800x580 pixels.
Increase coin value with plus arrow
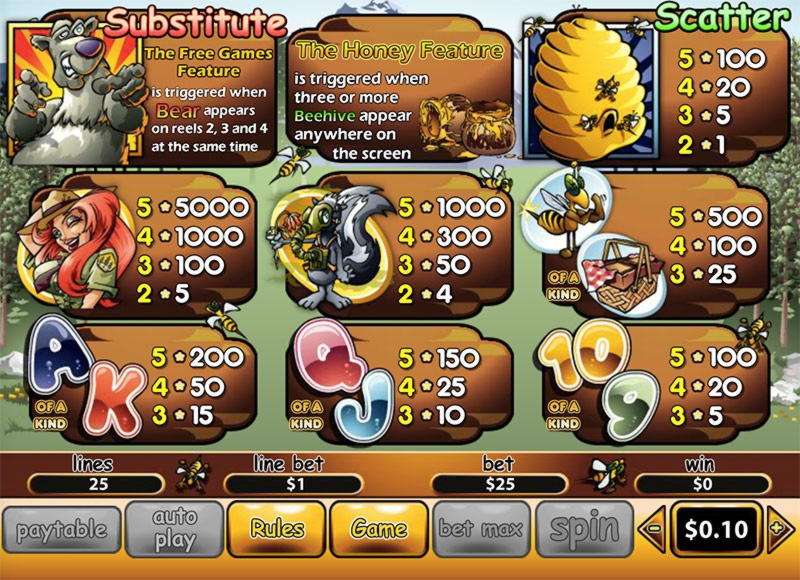tap(779, 529)
